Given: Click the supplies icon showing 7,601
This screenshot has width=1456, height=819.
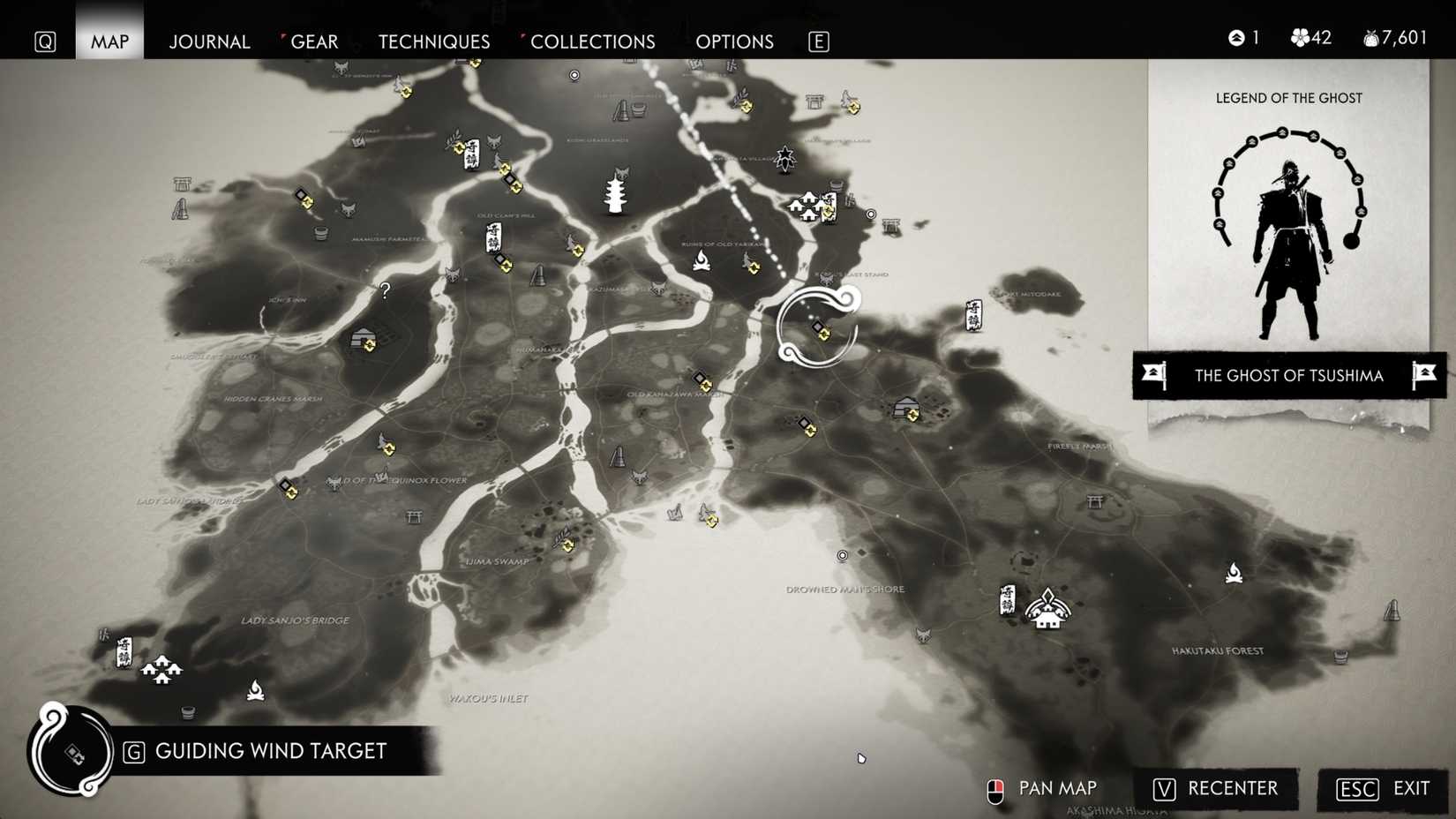Looking at the screenshot, I should 1370,38.
